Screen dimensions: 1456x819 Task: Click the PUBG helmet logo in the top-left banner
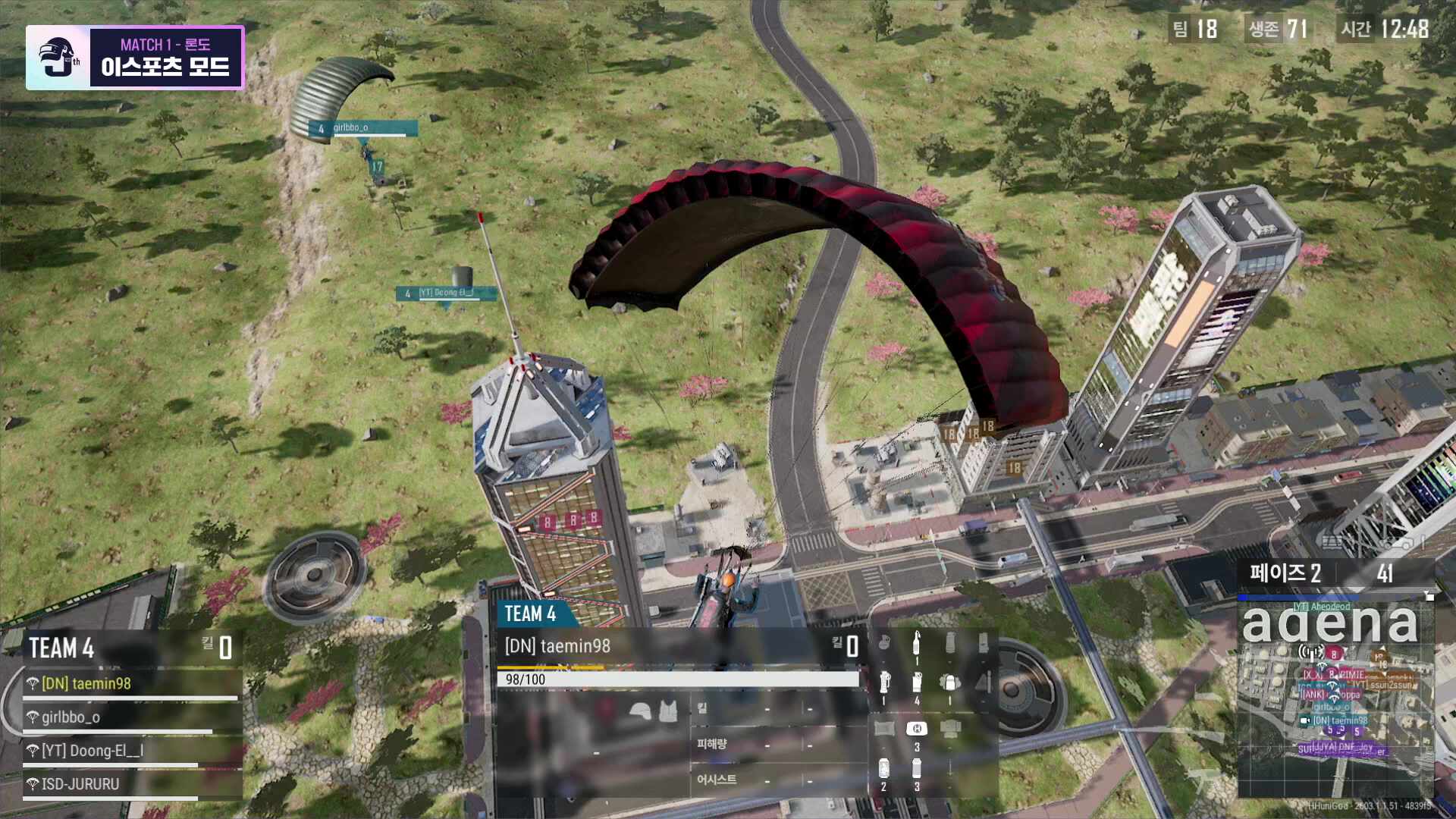pyautogui.click(x=55, y=57)
